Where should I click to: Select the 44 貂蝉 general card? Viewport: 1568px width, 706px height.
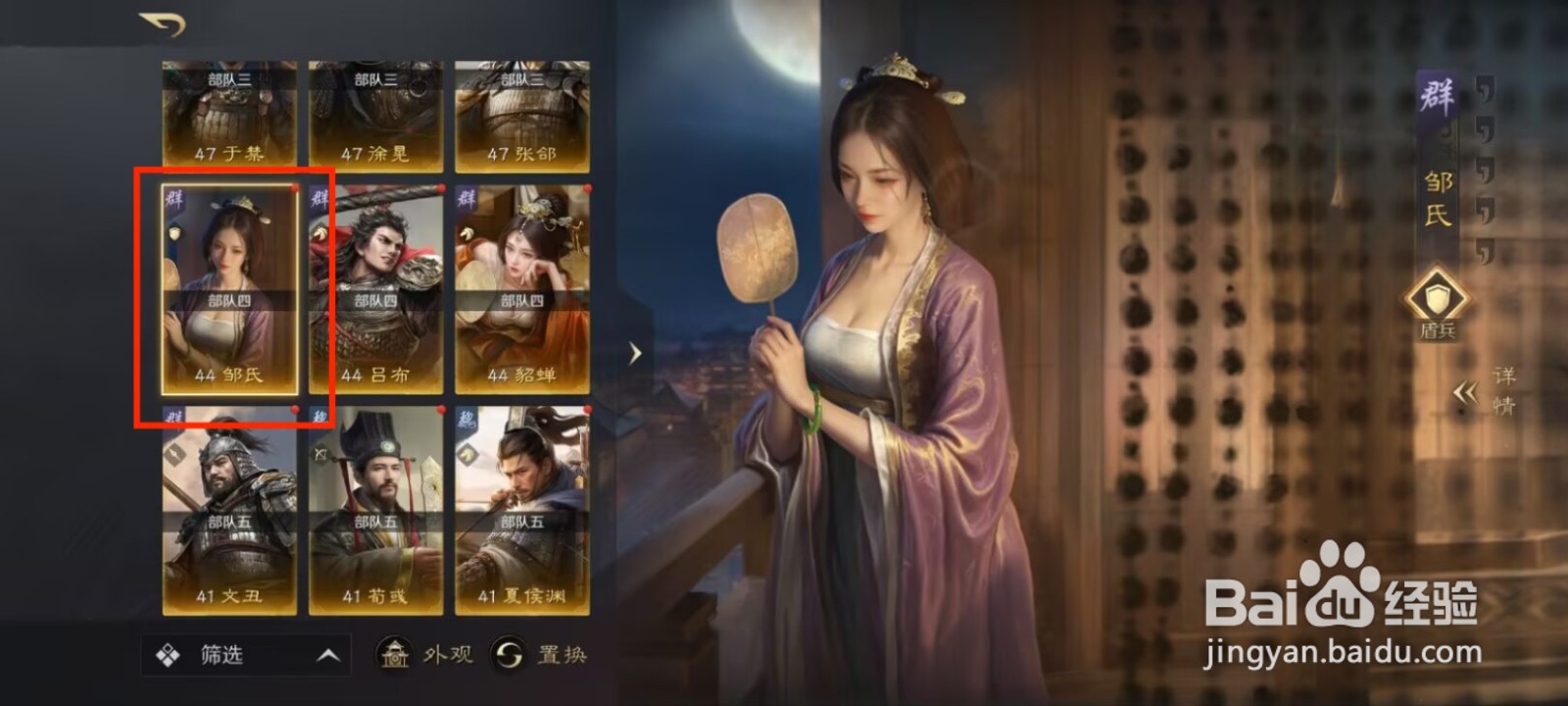526,289
